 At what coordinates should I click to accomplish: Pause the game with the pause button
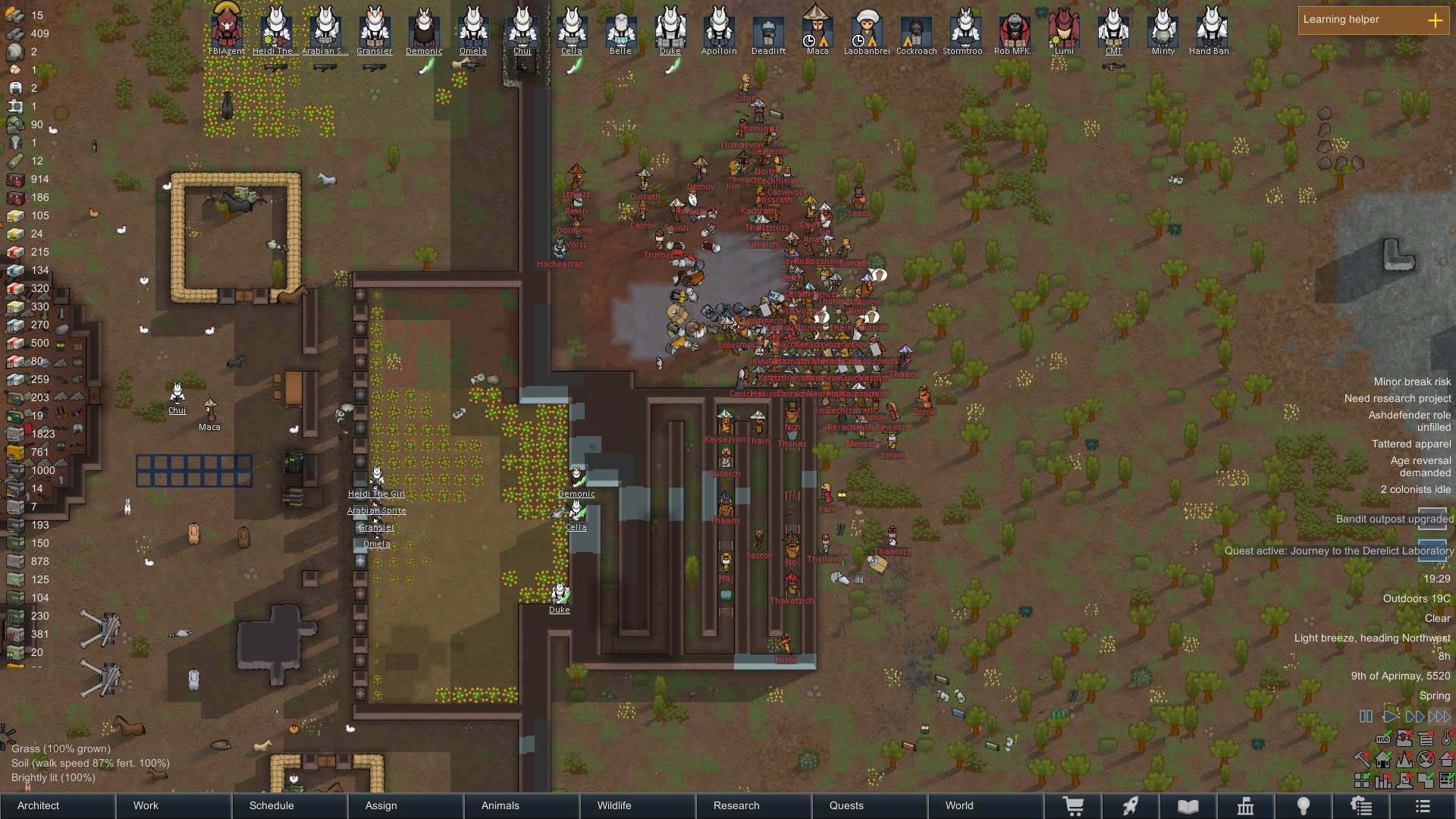1366,717
